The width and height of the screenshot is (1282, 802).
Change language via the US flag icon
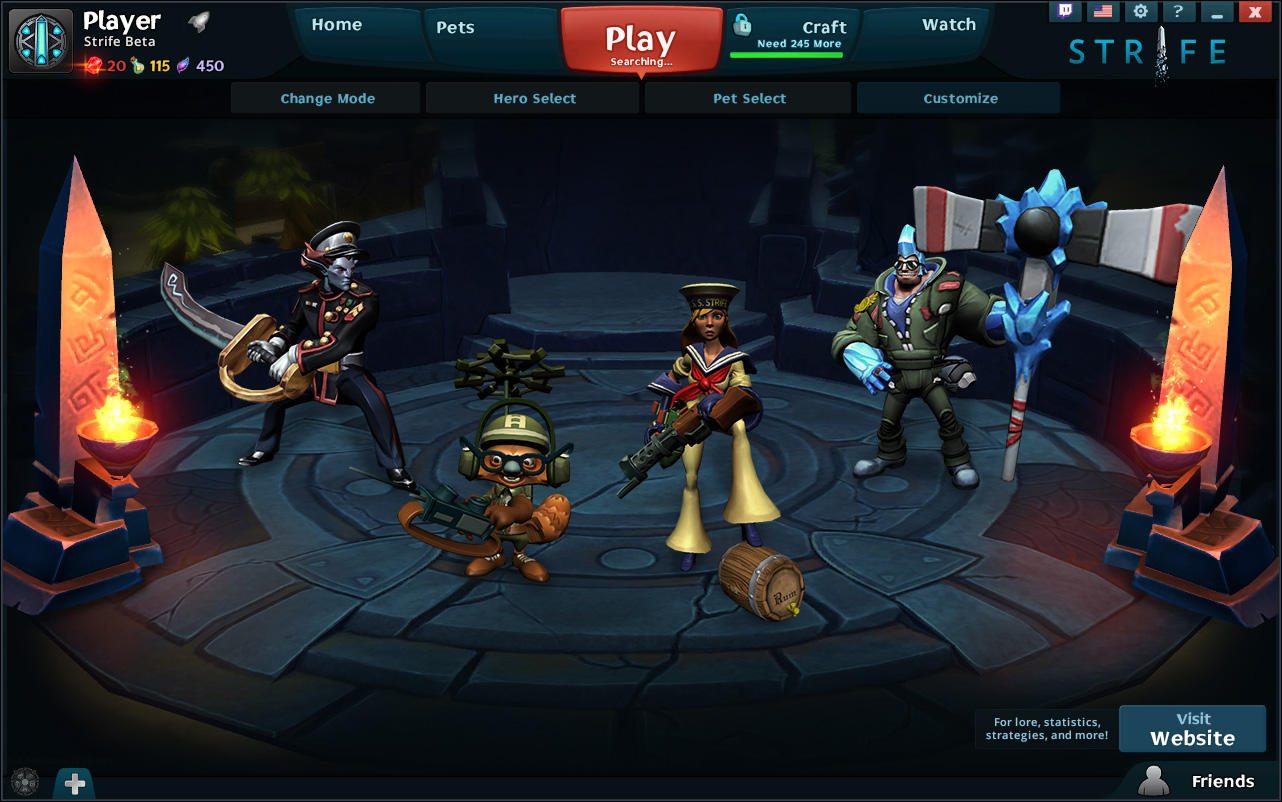click(1102, 12)
